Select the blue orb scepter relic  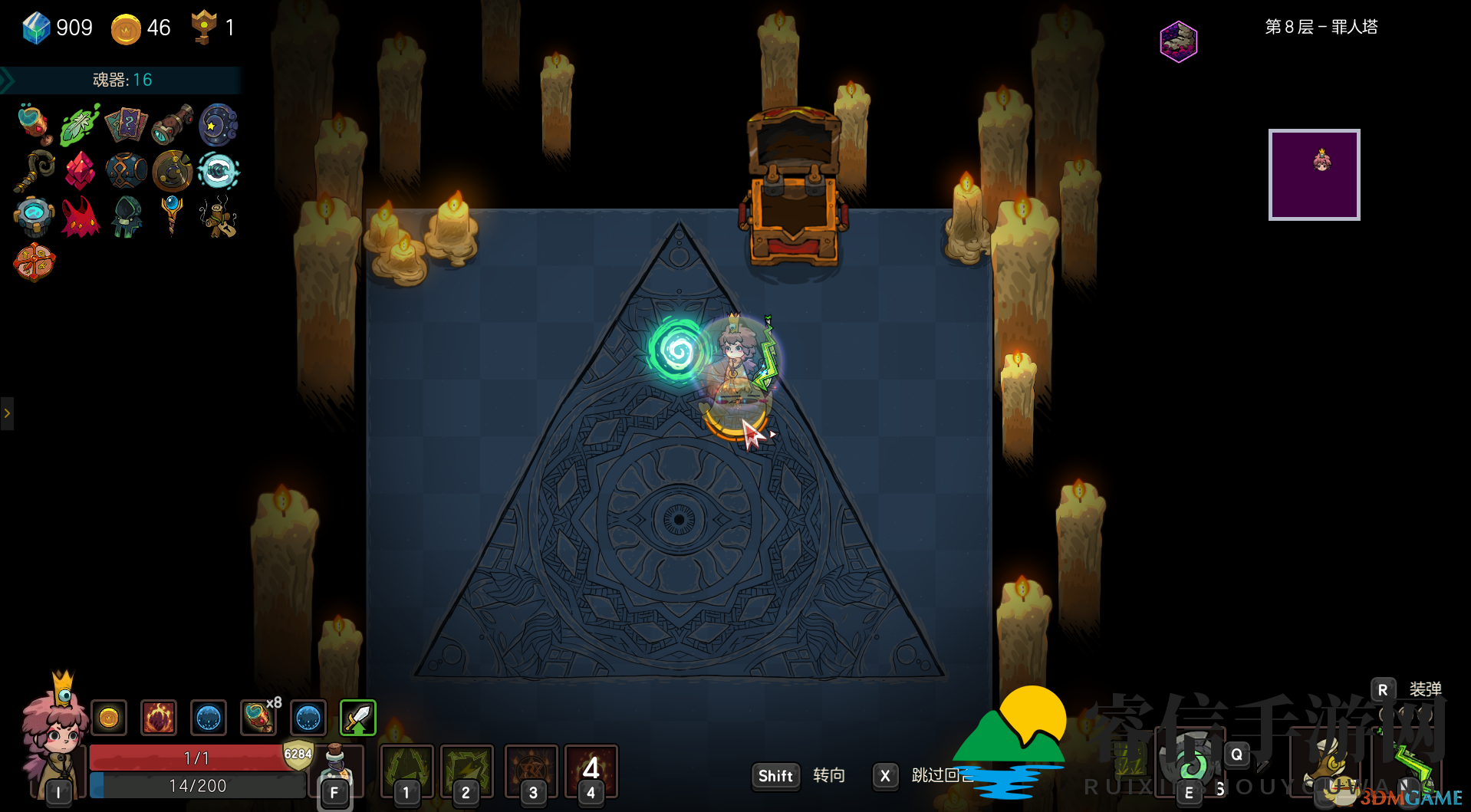pos(172,213)
